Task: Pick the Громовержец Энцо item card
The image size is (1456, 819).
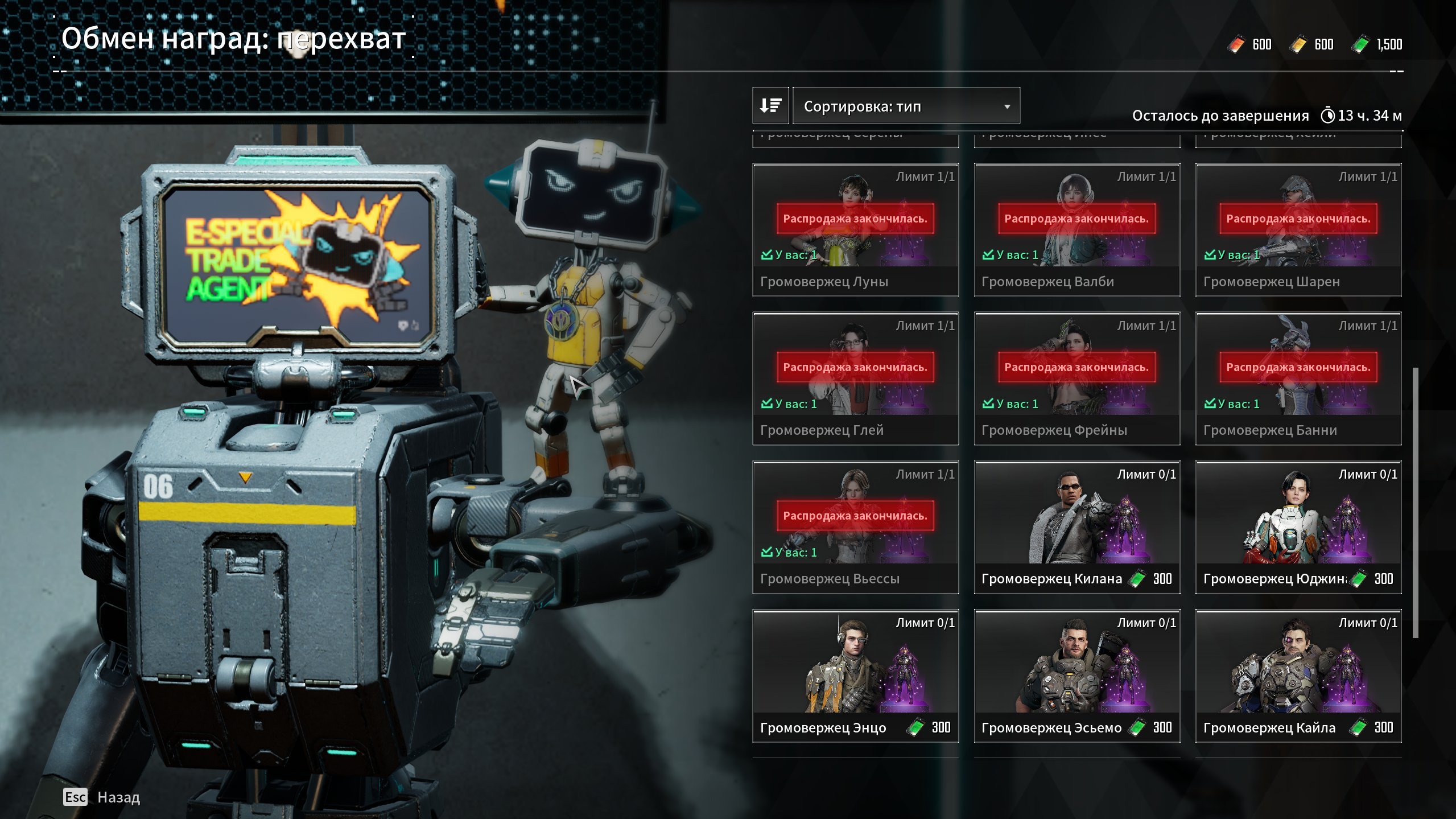Action: (855, 676)
